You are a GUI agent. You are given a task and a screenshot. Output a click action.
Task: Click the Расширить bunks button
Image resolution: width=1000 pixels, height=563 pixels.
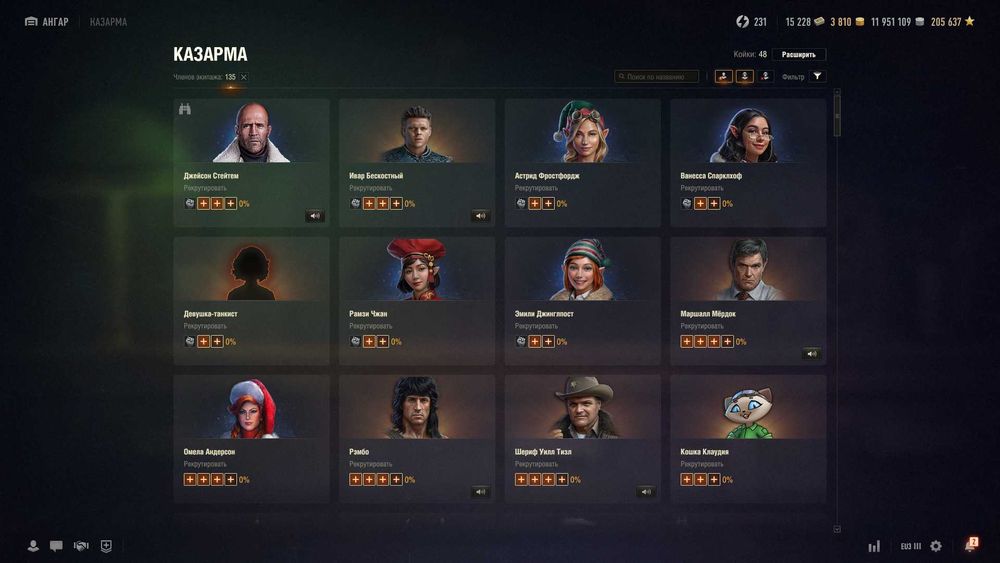coord(798,54)
